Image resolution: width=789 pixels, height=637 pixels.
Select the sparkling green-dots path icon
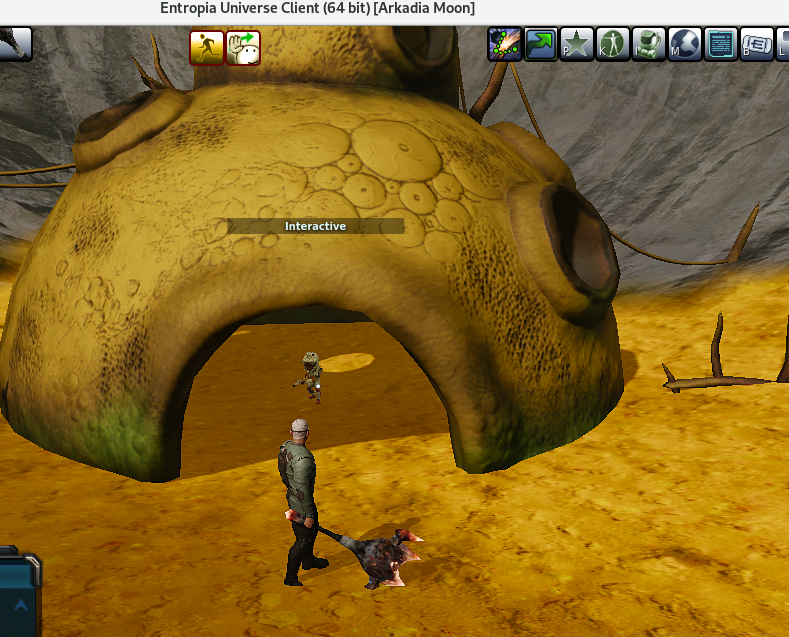[505, 44]
